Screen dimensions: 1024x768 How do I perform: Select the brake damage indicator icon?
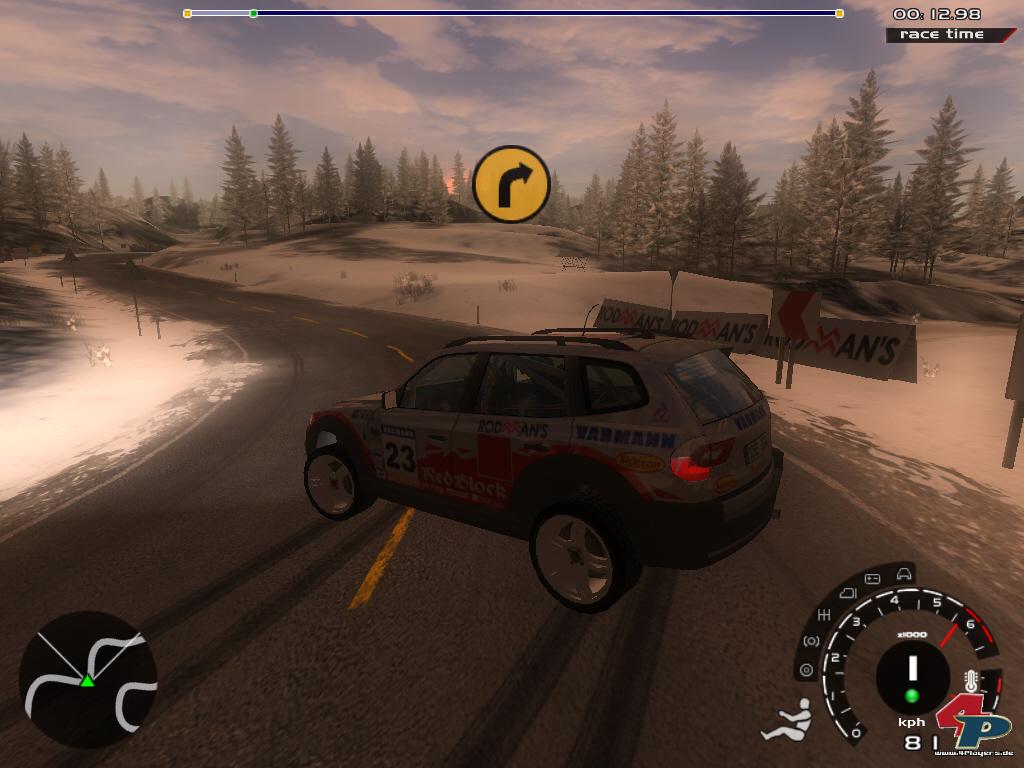click(811, 641)
